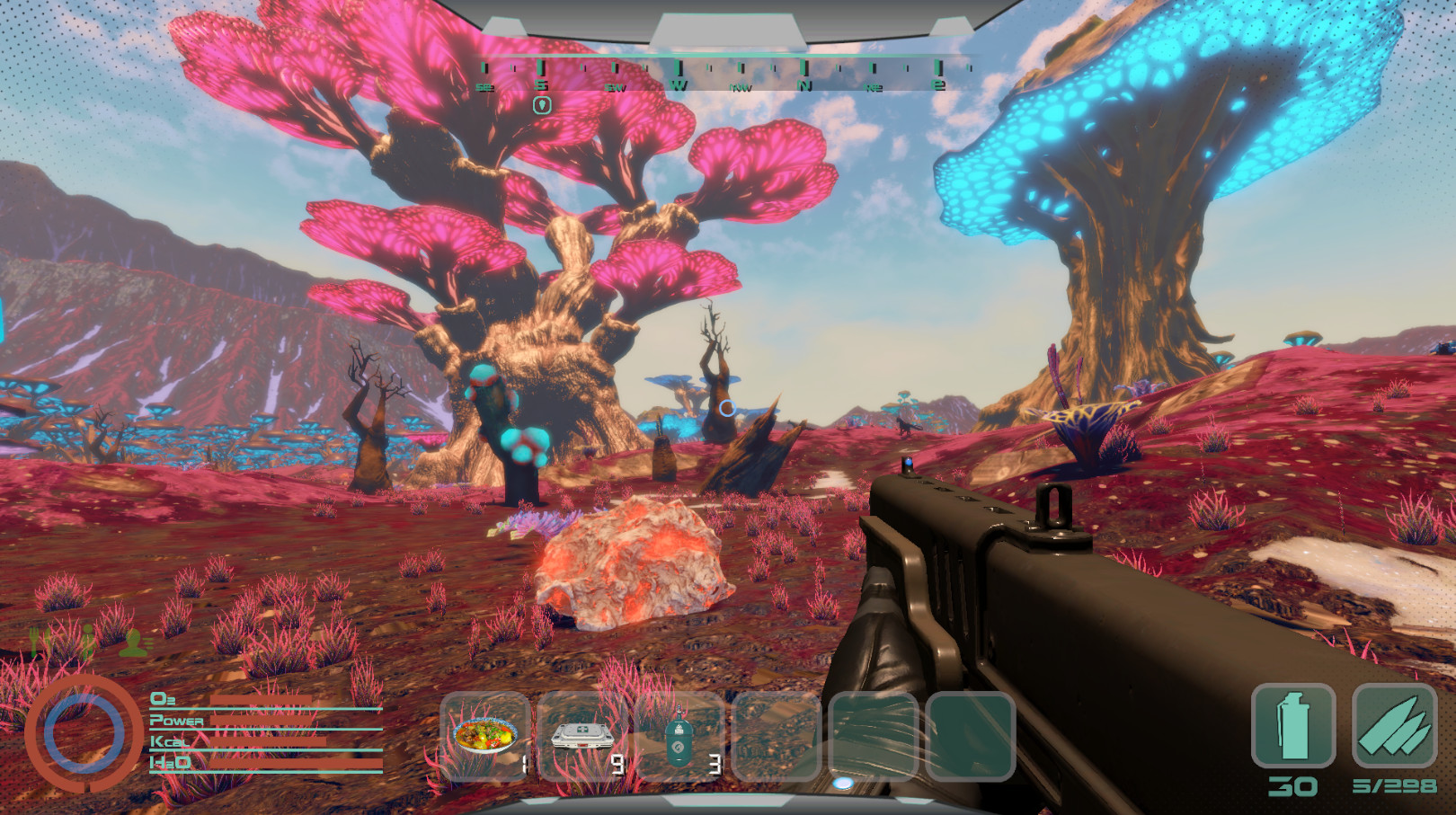Choose the medkit hotbar slot
1456x815 pixels.
click(x=582, y=736)
